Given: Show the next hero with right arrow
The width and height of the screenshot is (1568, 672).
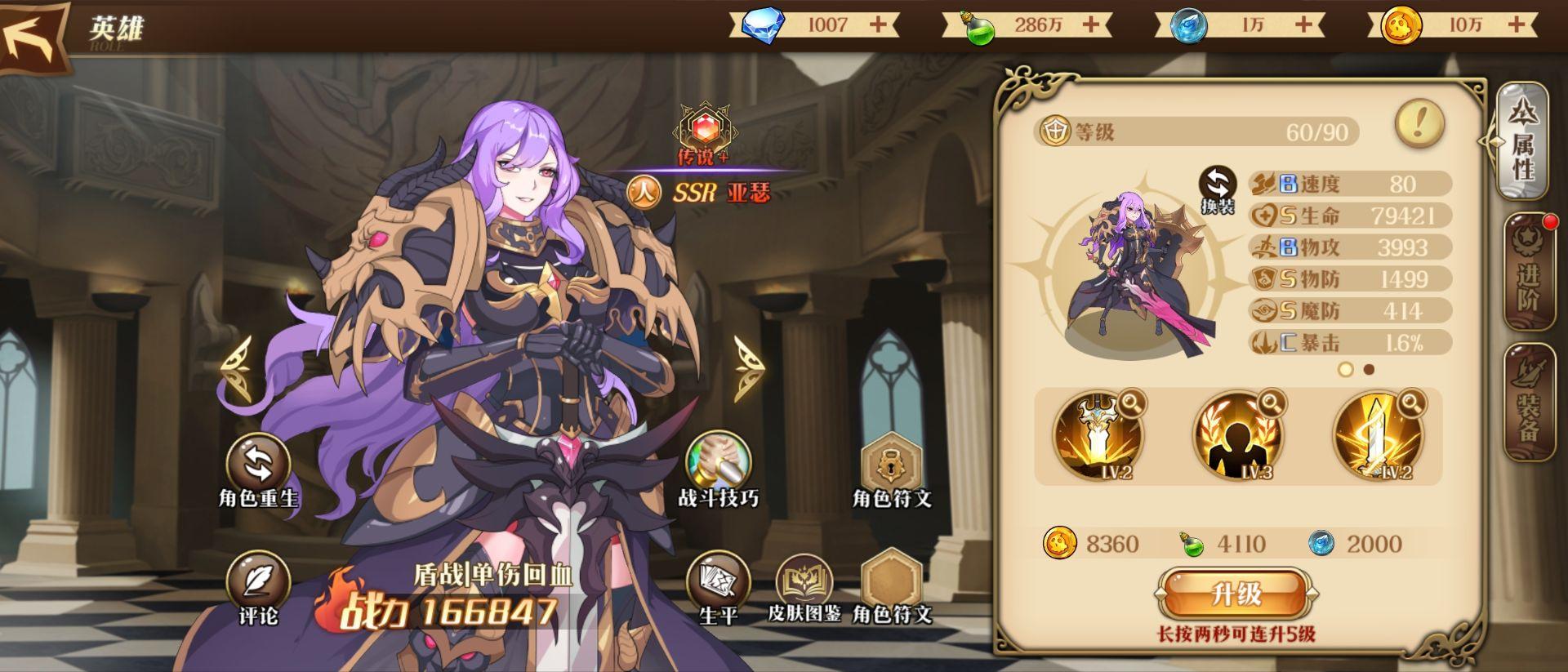Looking at the screenshot, I should point(746,369).
